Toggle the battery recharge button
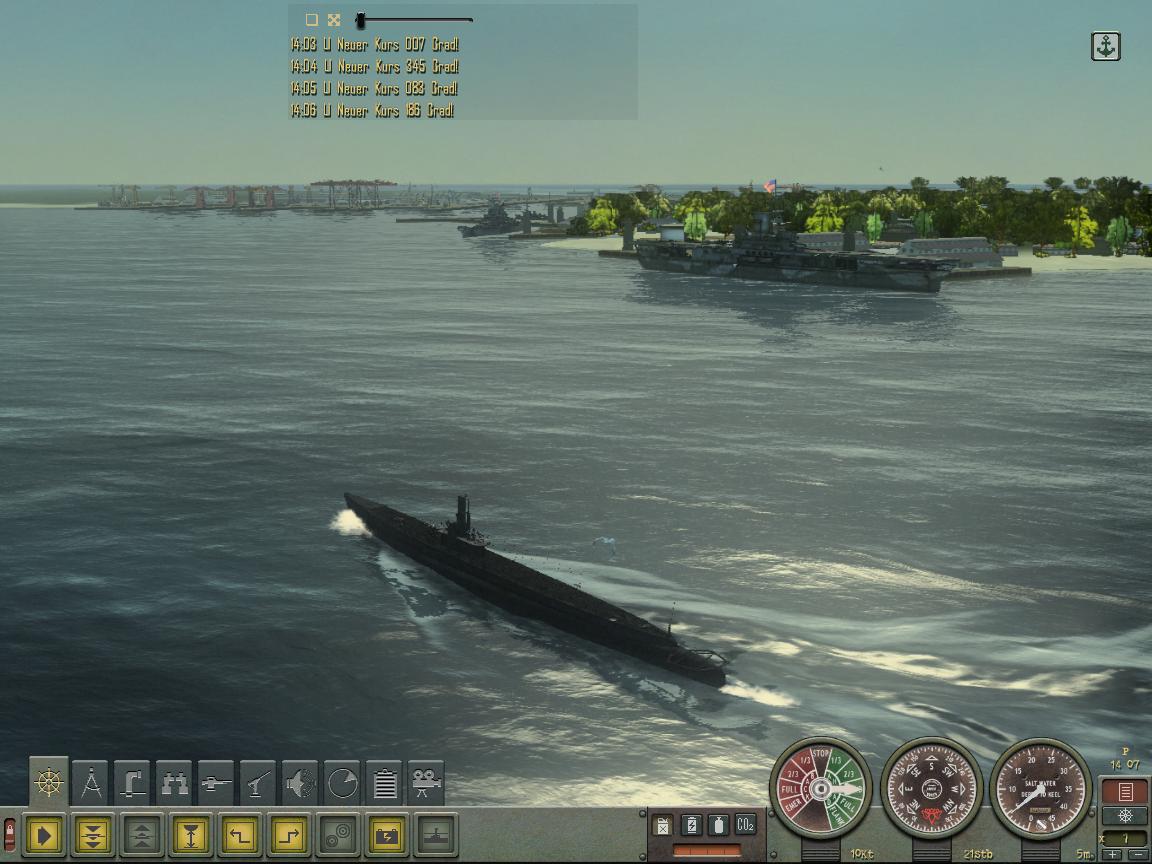The height and width of the screenshot is (864, 1152). pyautogui.click(x=387, y=835)
